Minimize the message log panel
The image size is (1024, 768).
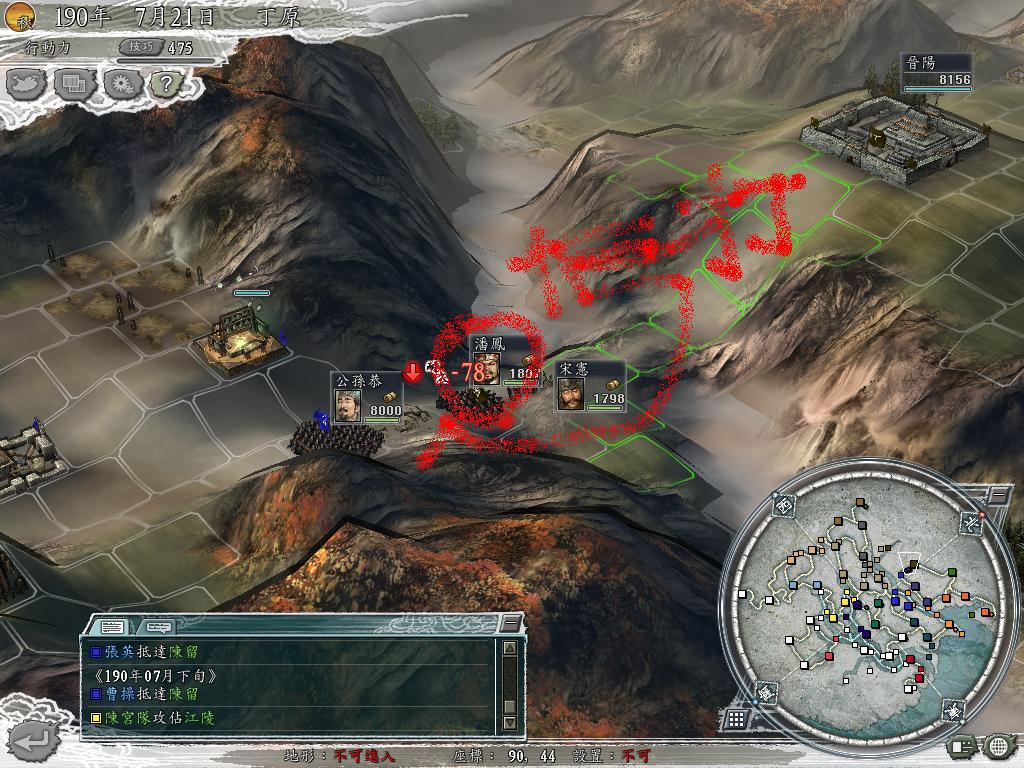tap(511, 625)
